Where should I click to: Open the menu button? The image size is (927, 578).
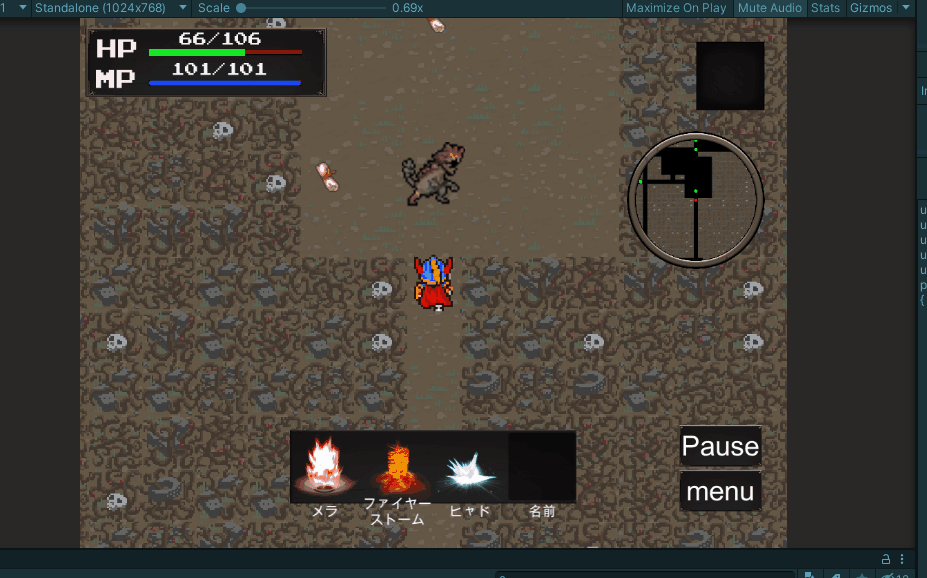720,492
